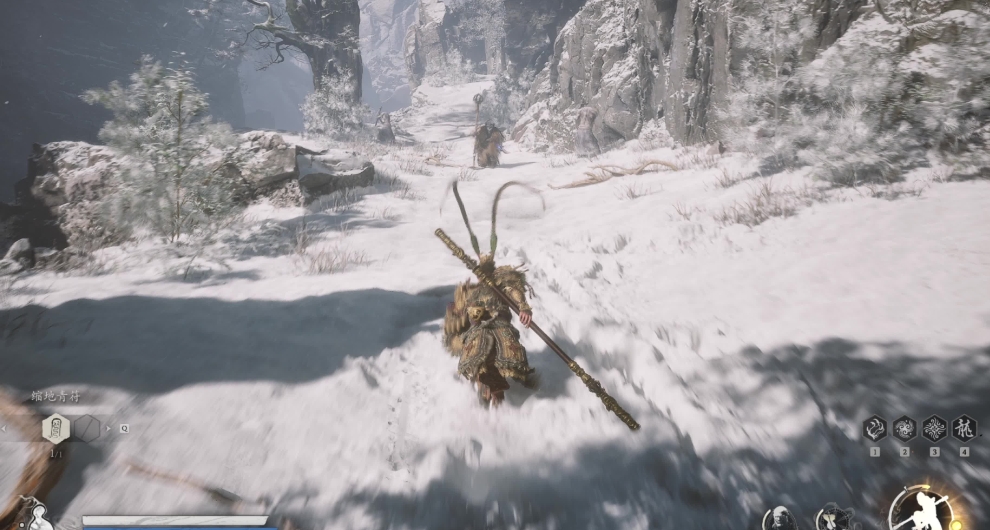990x530 pixels.
Task: Select the talisman item in the quick slot
Action: 56,428
